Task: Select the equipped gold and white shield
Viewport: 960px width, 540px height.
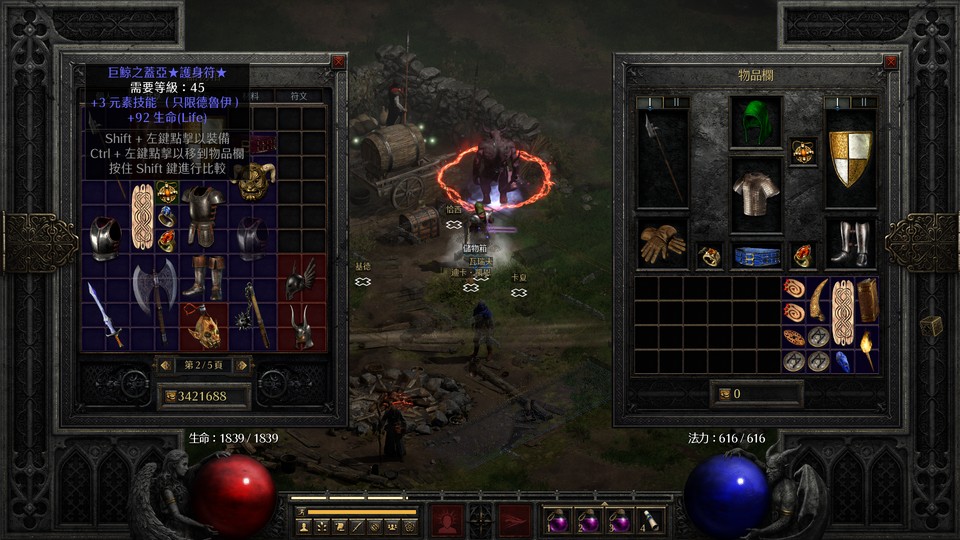Action: coord(851,159)
